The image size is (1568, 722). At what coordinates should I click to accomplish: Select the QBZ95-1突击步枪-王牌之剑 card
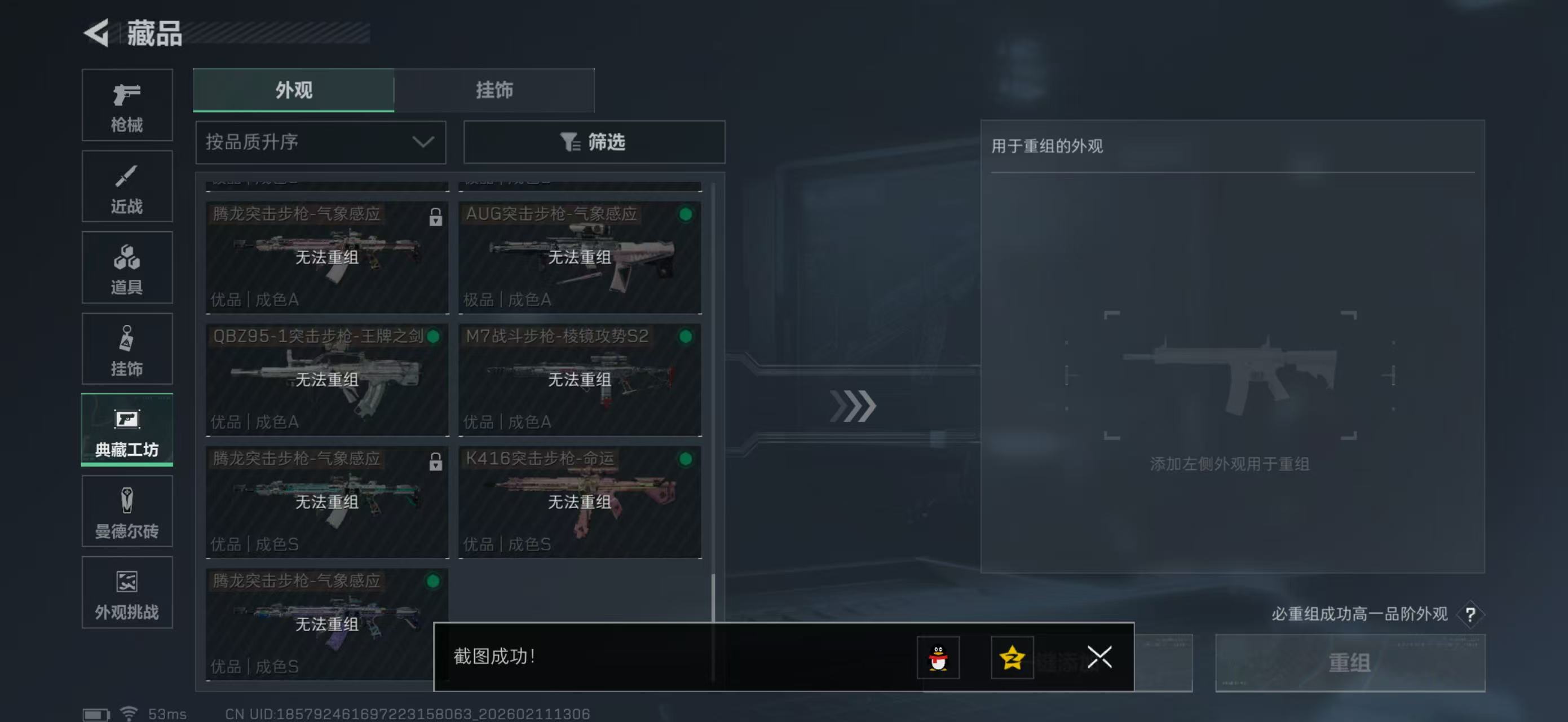coord(327,380)
